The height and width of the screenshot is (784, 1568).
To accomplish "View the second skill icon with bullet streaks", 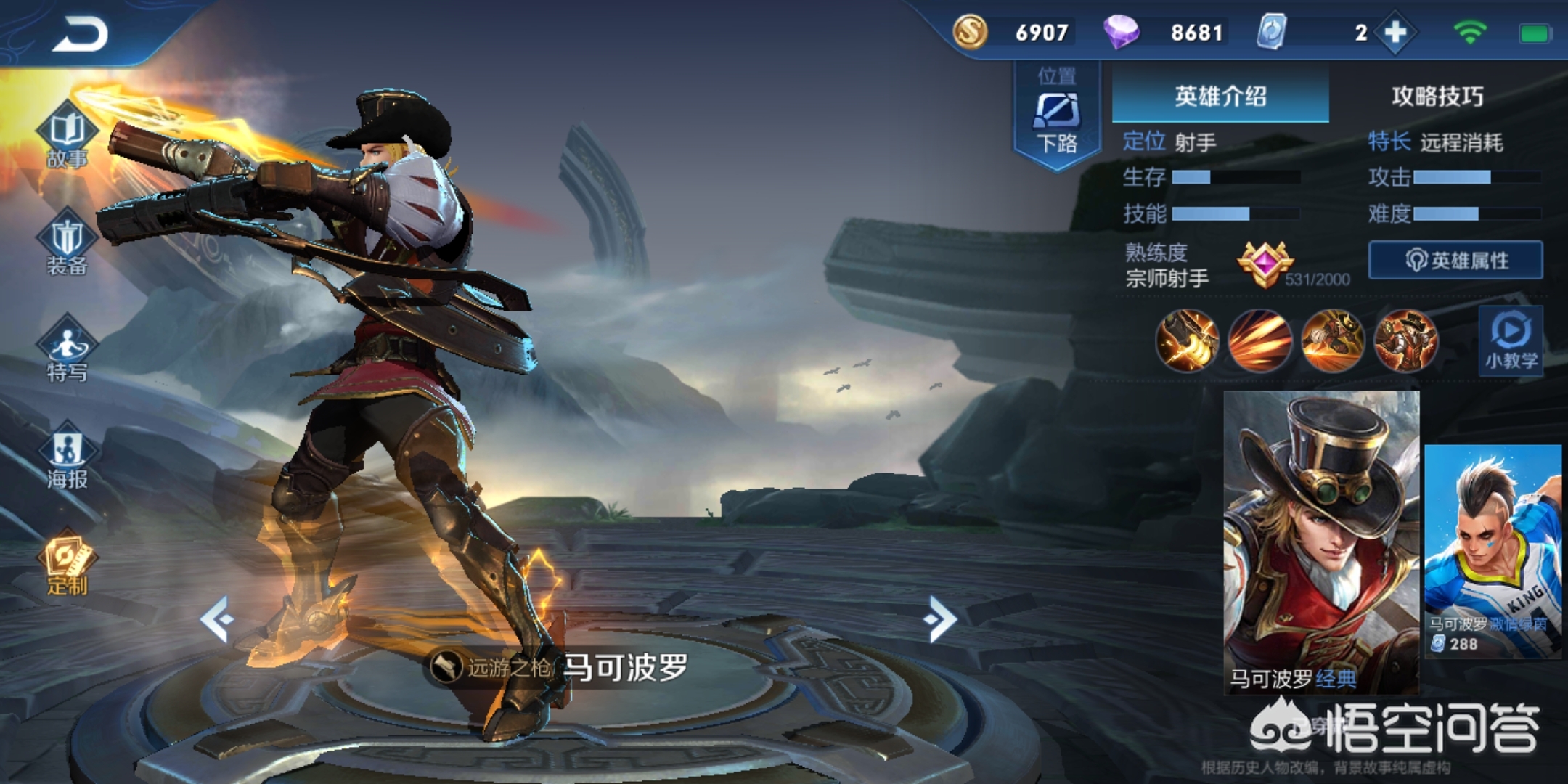I will coord(1259,341).
